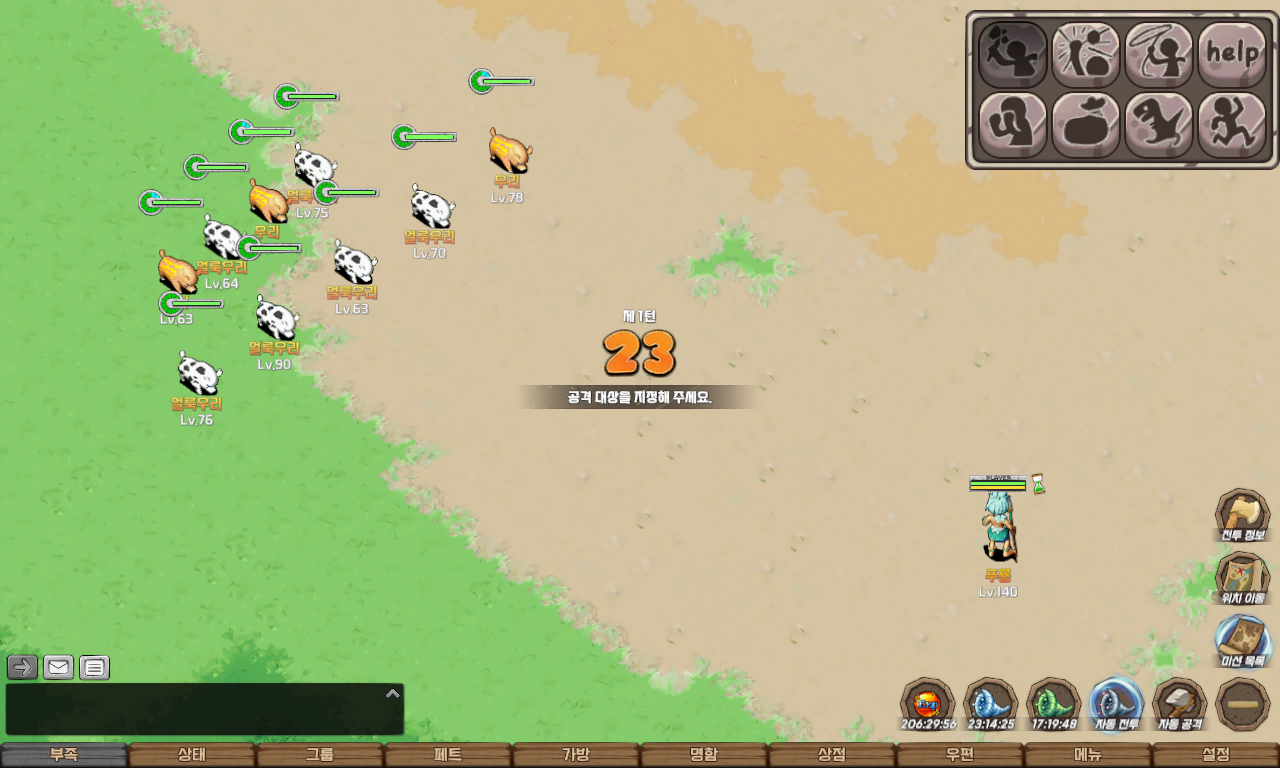The width and height of the screenshot is (1280, 768).
Task: Switch to the 페트 pet tab
Action: [448, 755]
